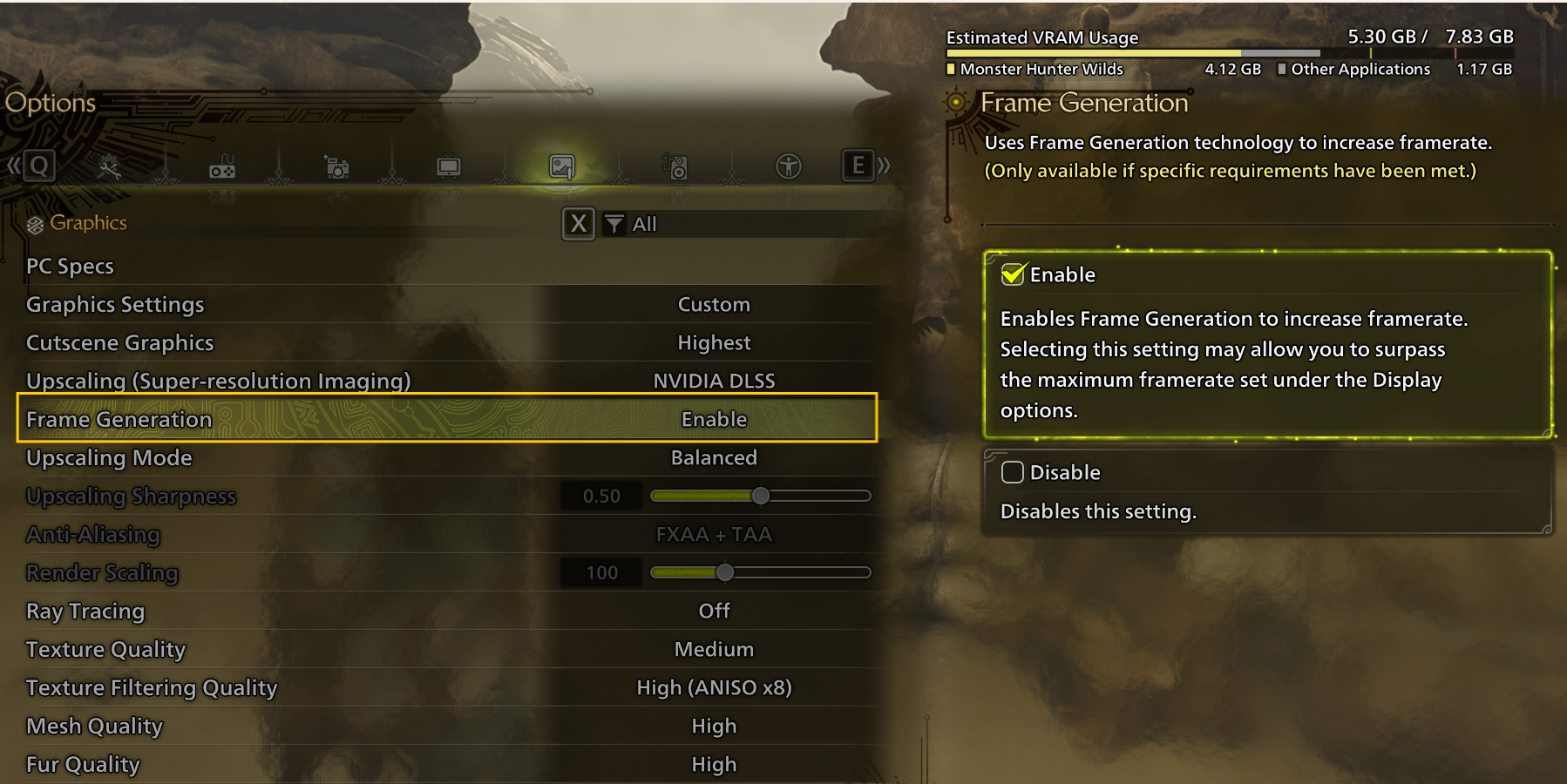The height and width of the screenshot is (784, 1567).
Task: Check the Enable checkbox in Frame Generation panel
Action: (x=1013, y=274)
